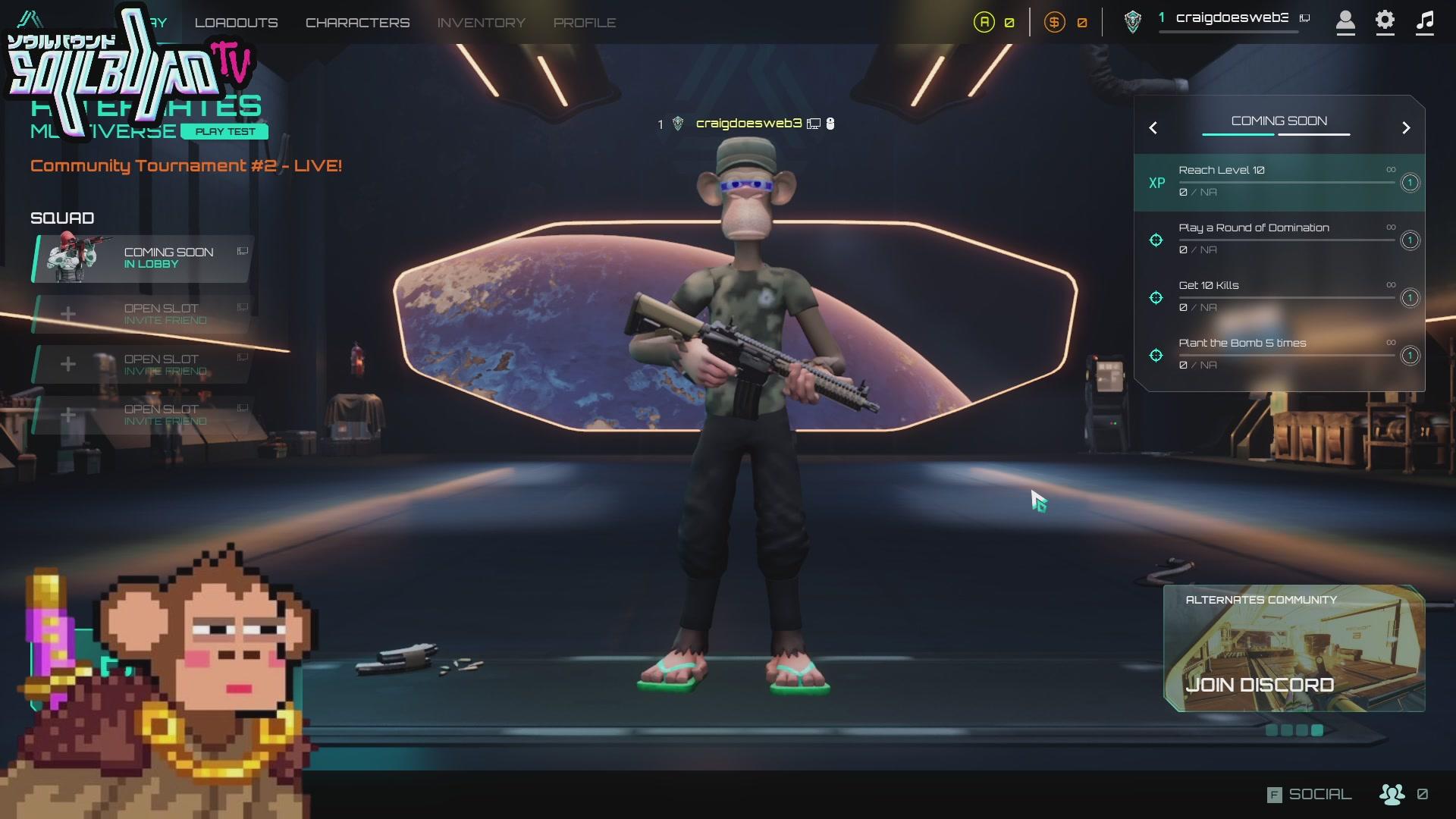Viewport: 1456px width, 819px height.
Task: Click the rank shield emblem beside craigdoesweb3
Action: (x=1132, y=22)
